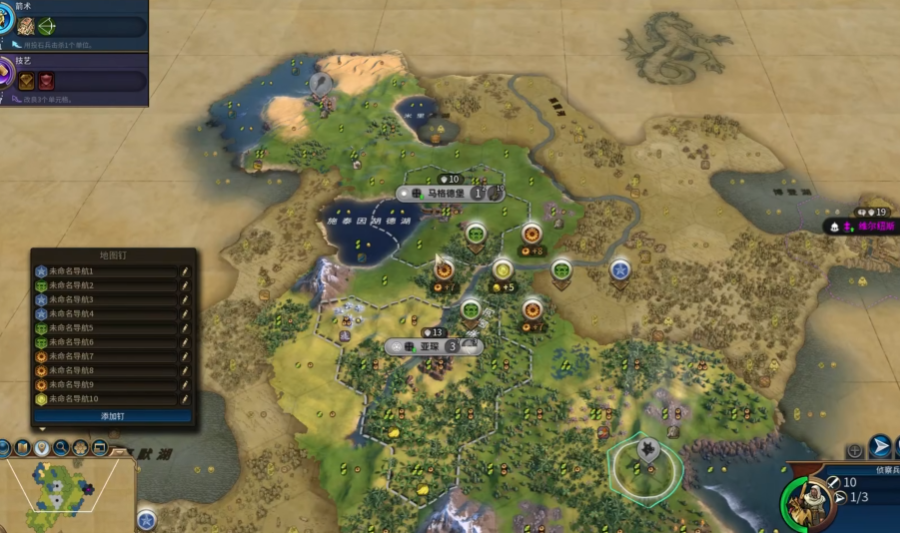This screenshot has width=900, height=533.
Task: Open the 技艺 civic panel entry
Action: [x=75, y=76]
